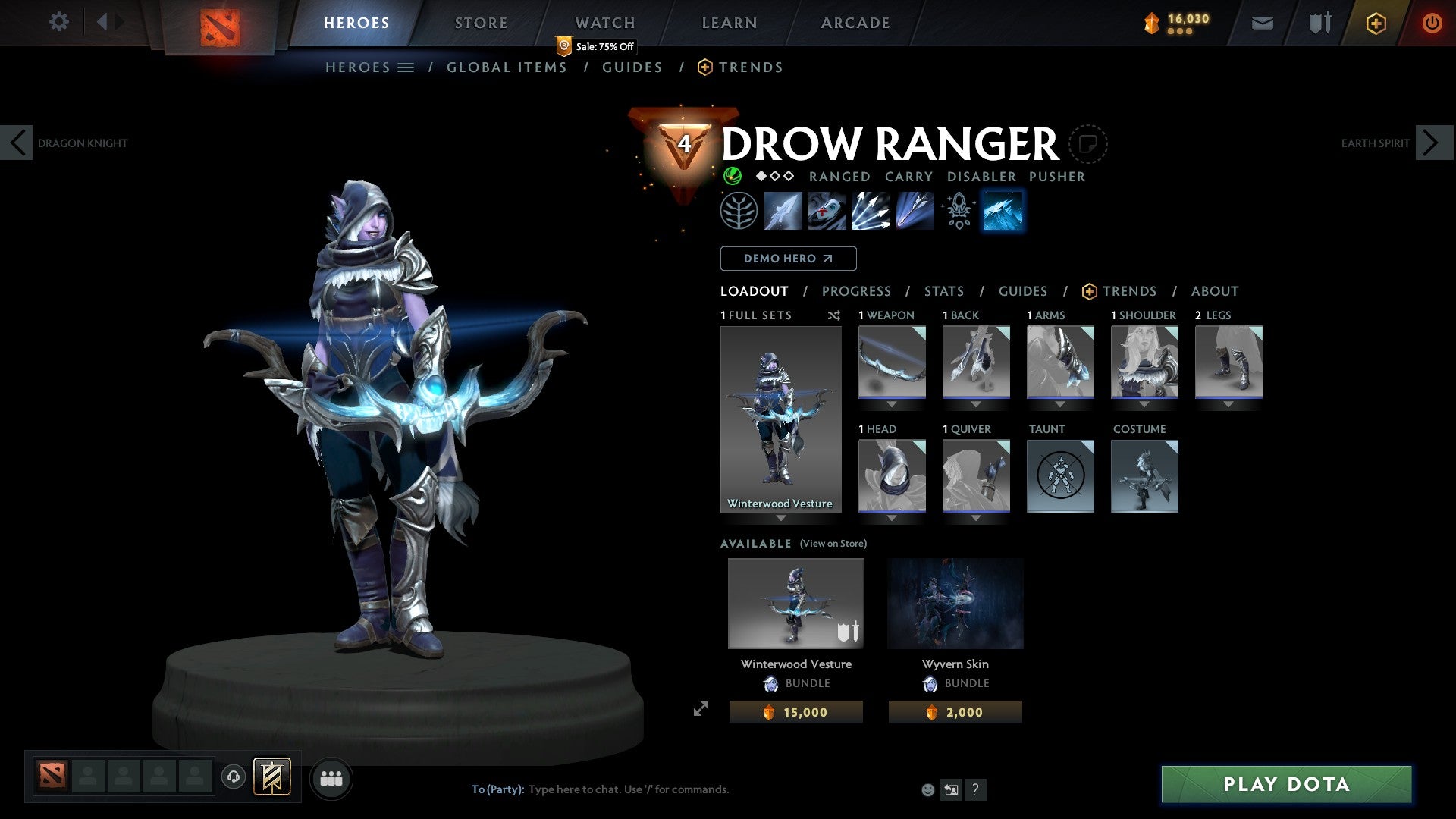Screen dimensions: 1456x819
Task: Open the Heroes hamburger list menu
Action: tap(406, 67)
